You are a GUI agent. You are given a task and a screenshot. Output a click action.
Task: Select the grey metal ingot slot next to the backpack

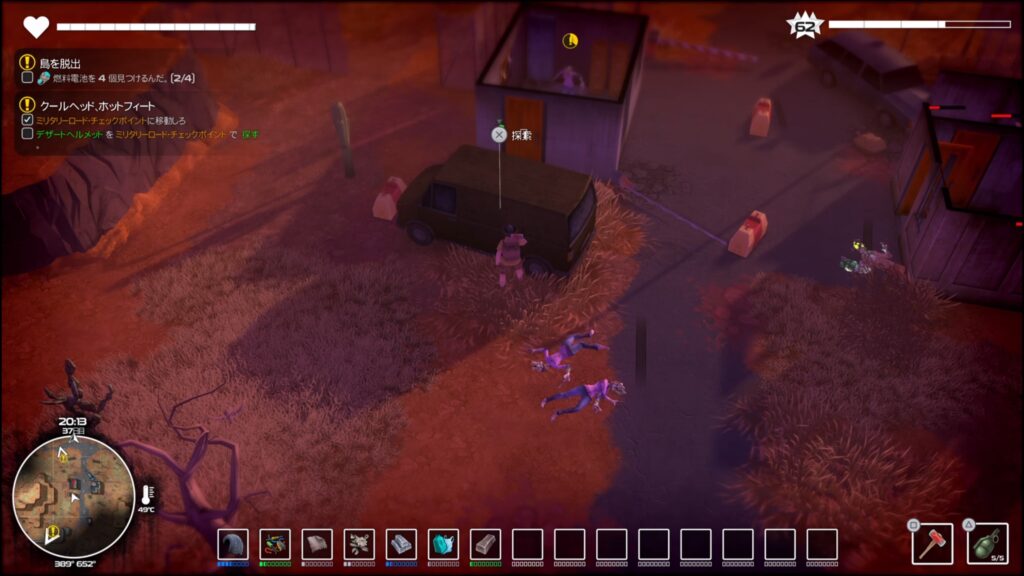(485, 544)
